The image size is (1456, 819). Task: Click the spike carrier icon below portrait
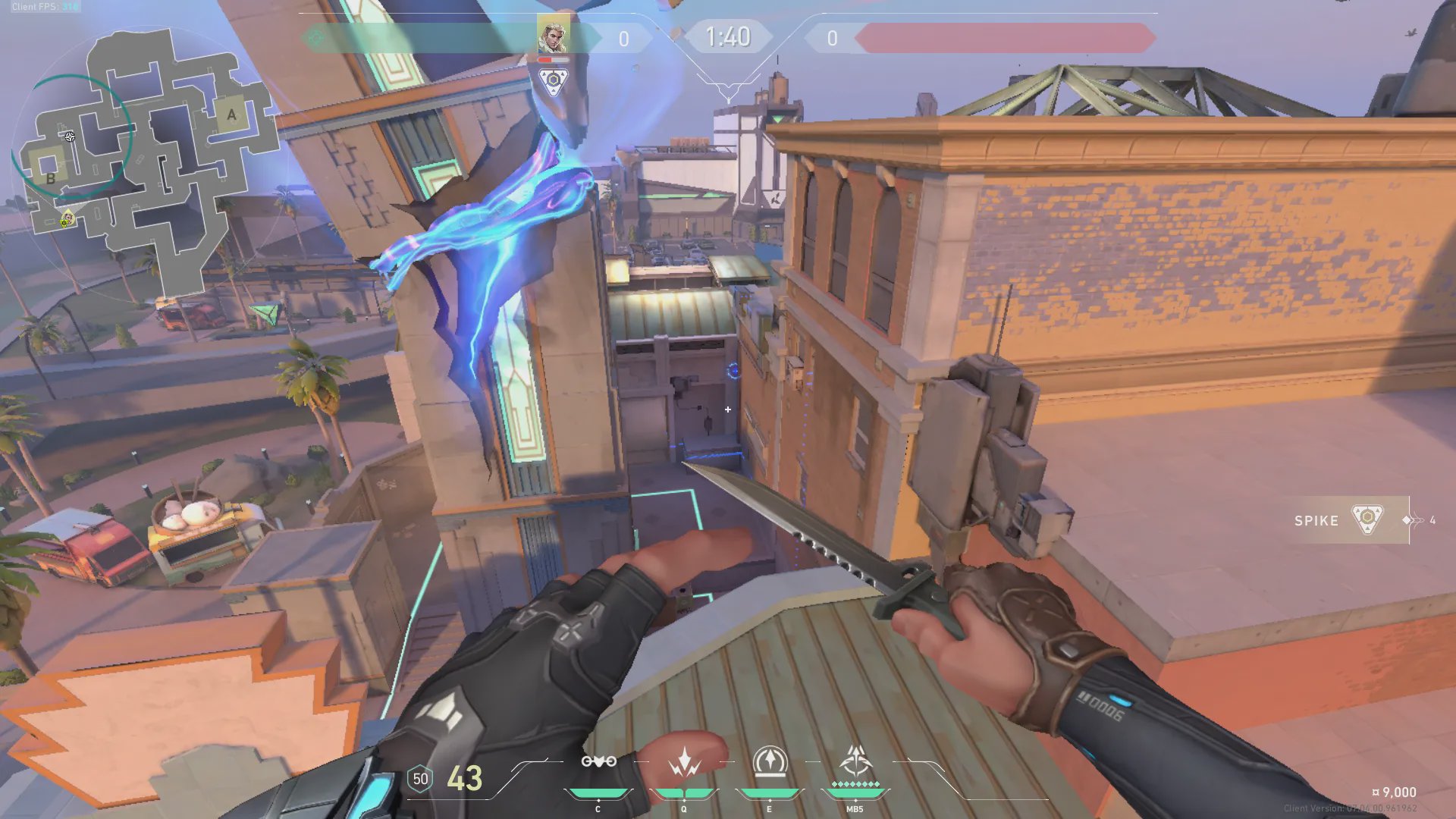(x=554, y=80)
